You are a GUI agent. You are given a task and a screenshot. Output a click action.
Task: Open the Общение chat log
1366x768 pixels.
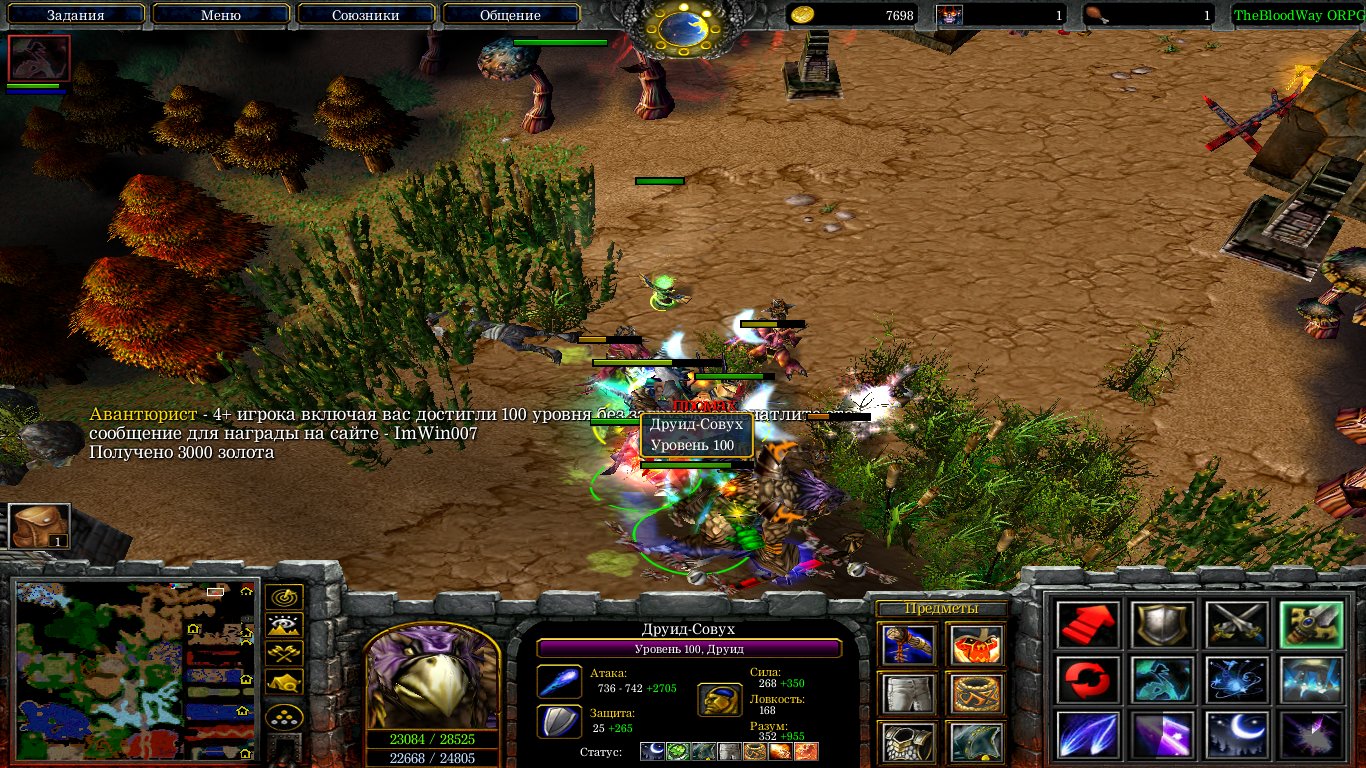pos(510,15)
